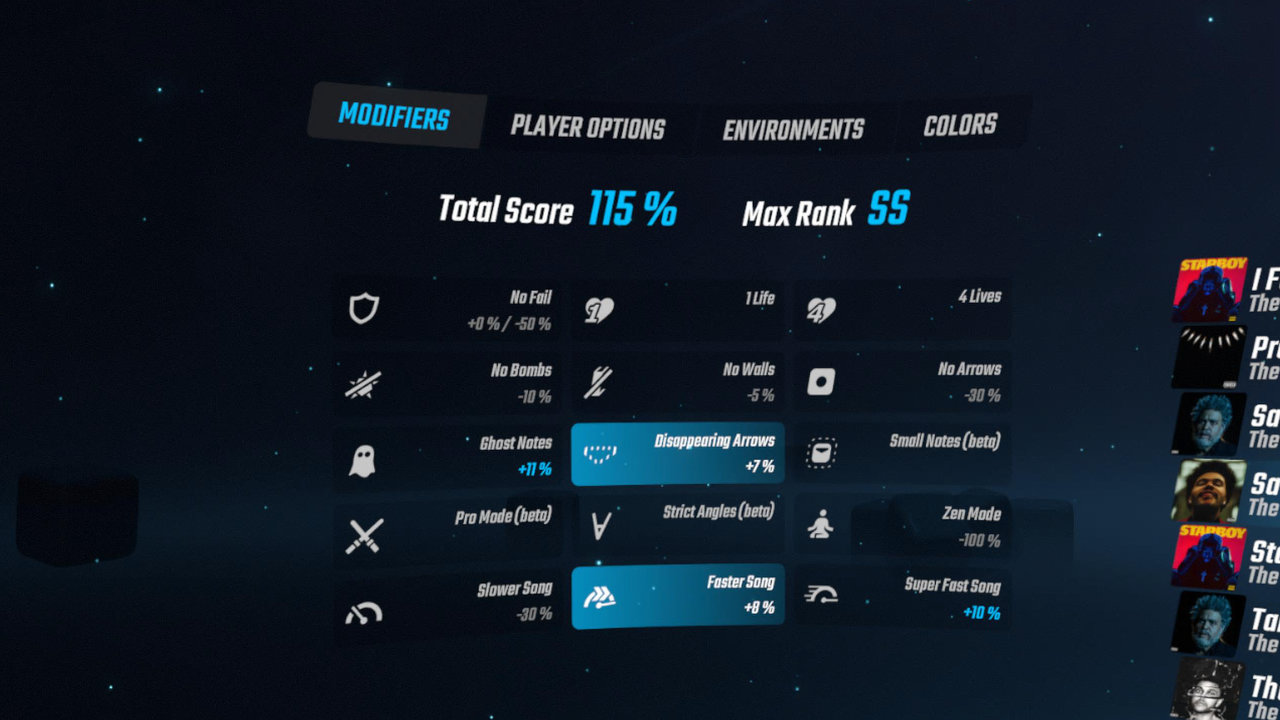Turn off the Faster Song modifier
This screenshot has height=720, width=1280.
point(678,598)
